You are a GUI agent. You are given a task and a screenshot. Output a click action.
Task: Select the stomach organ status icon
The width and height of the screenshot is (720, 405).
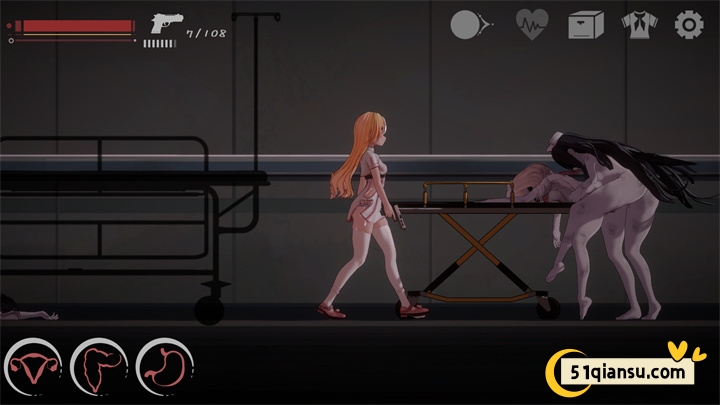pyautogui.click(x=164, y=367)
